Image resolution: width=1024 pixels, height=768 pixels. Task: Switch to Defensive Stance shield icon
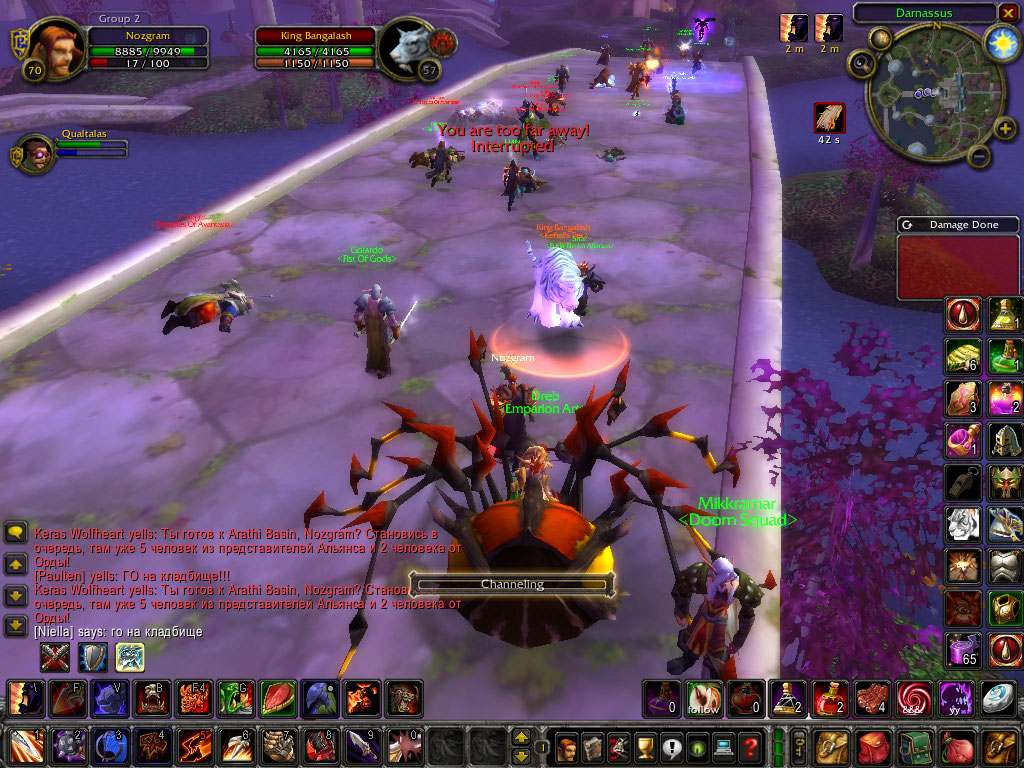pos(92,657)
